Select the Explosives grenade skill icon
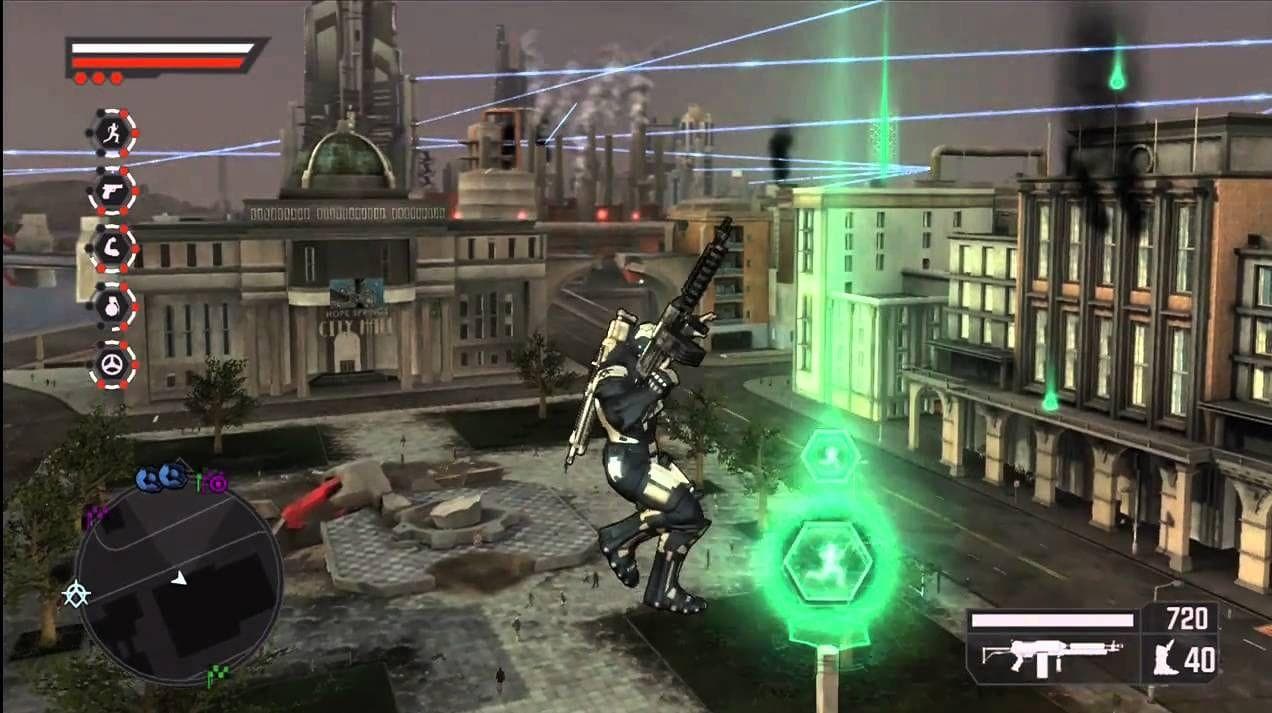The width and height of the screenshot is (1272, 713). tap(112, 306)
